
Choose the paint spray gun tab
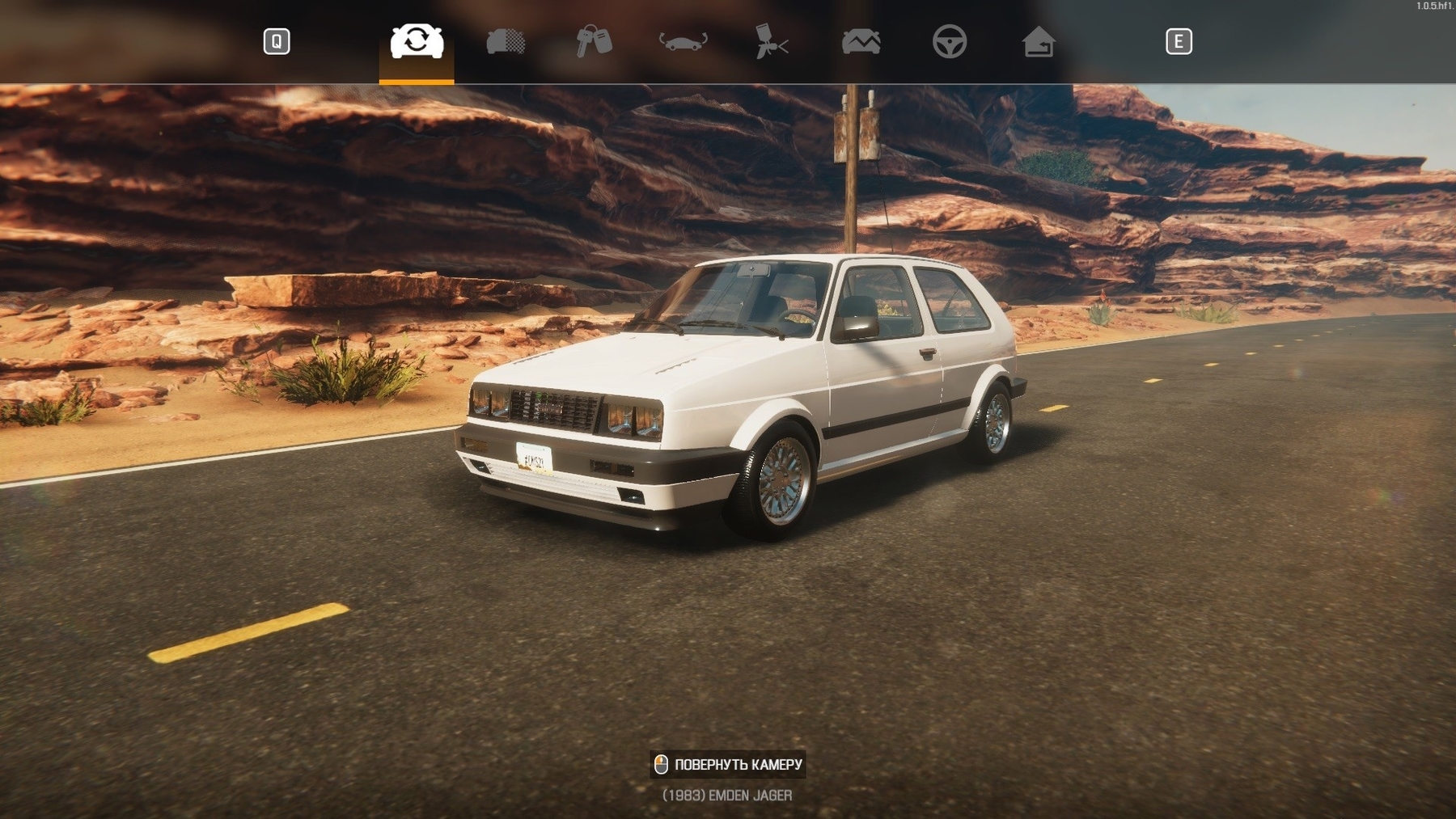tap(772, 41)
